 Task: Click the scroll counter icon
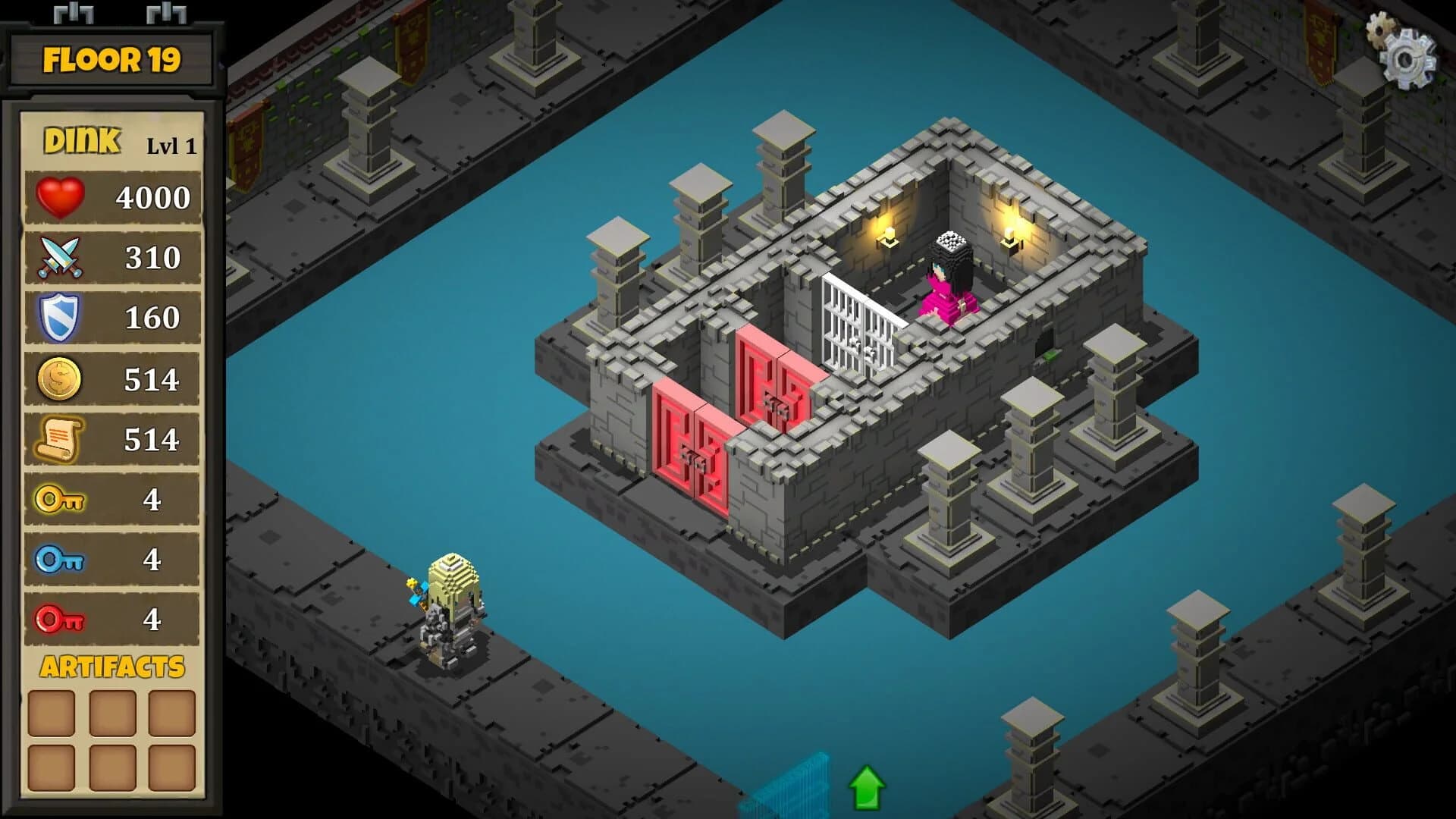coord(60,439)
